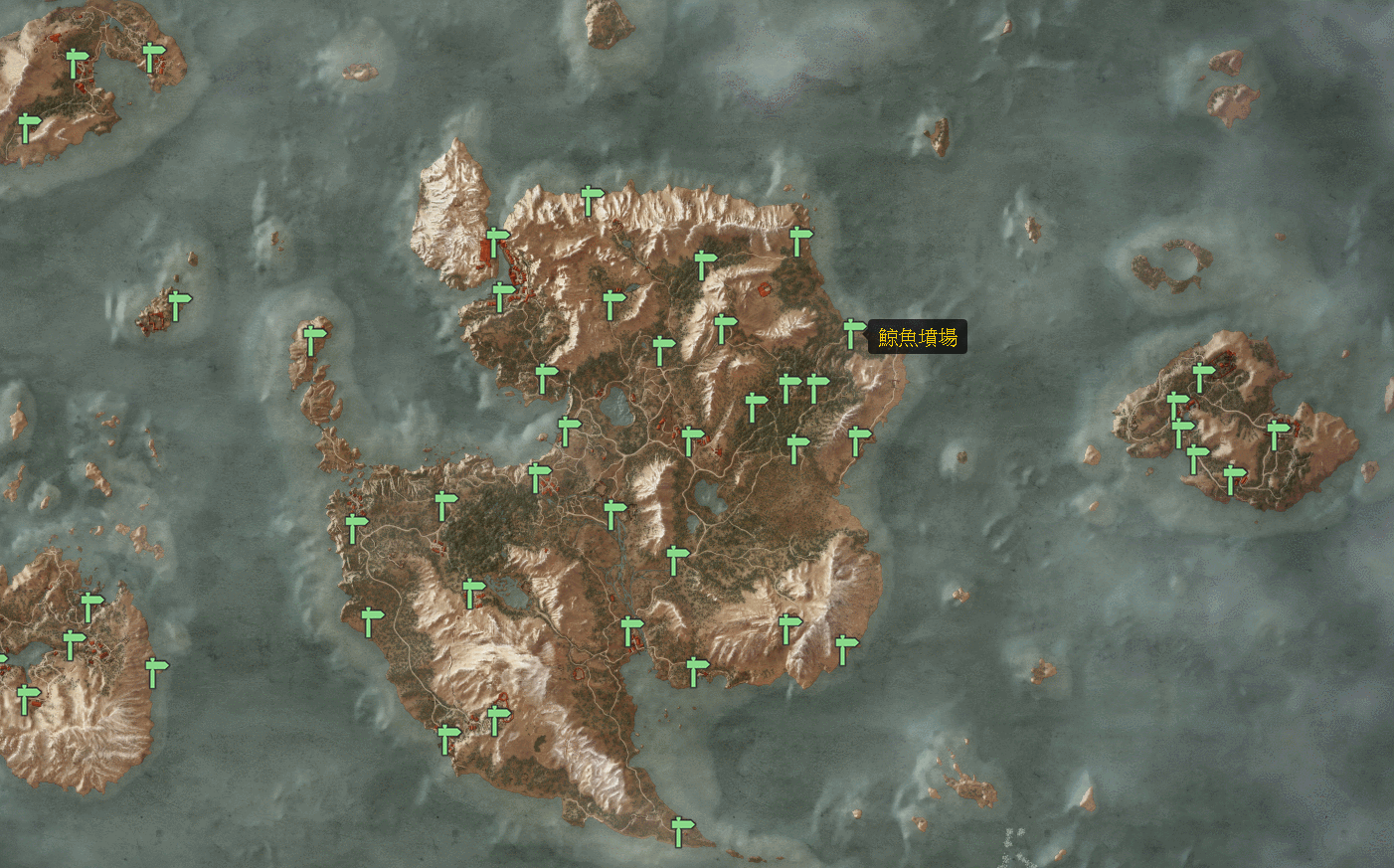Select the signpost at the main island's southernmost tip
Image resolution: width=1394 pixels, height=868 pixels.
(679, 830)
